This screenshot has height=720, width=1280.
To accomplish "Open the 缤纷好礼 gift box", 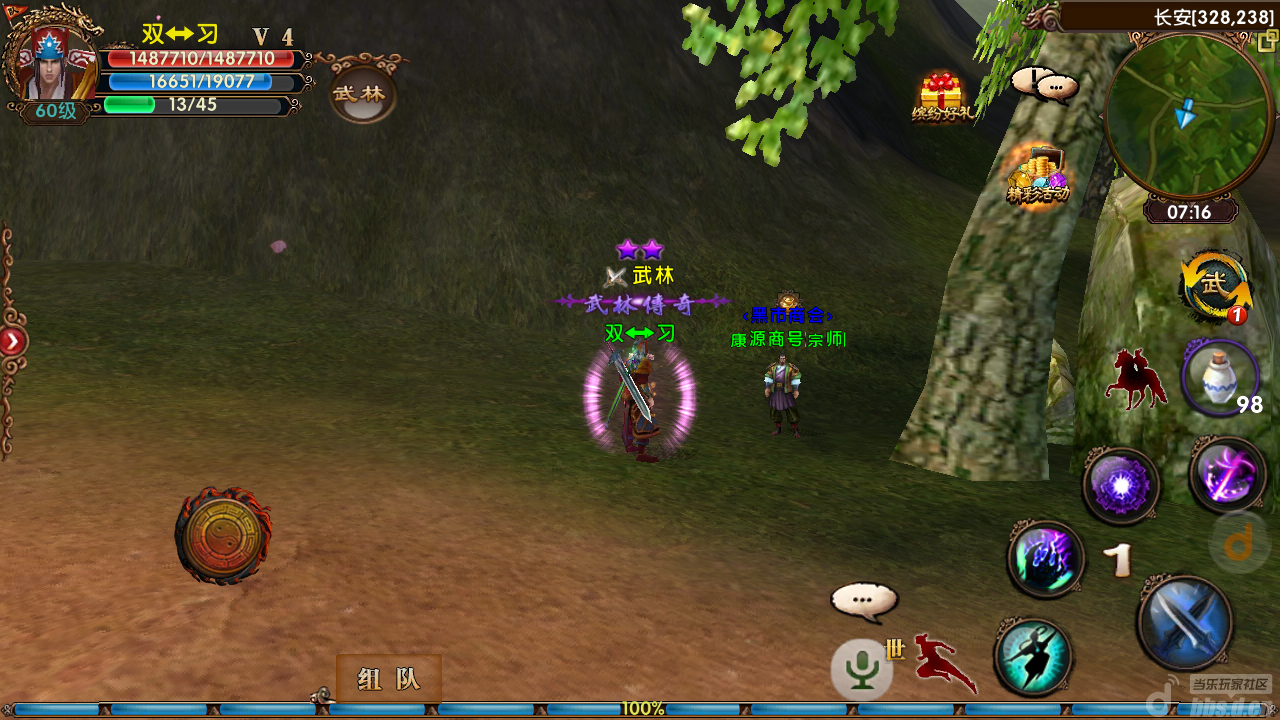I will click(941, 97).
